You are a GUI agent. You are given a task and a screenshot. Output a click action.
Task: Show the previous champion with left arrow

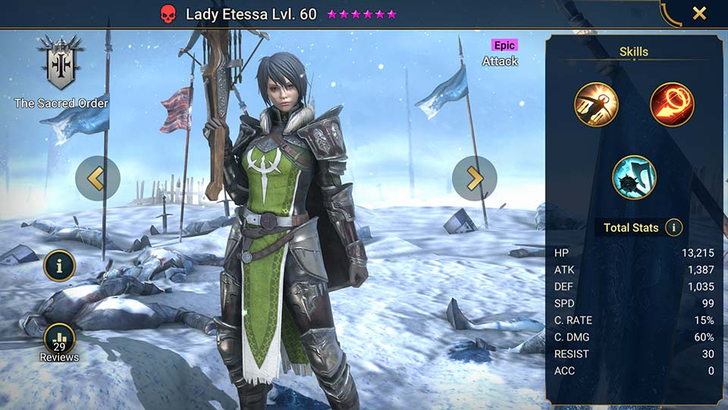click(97, 178)
